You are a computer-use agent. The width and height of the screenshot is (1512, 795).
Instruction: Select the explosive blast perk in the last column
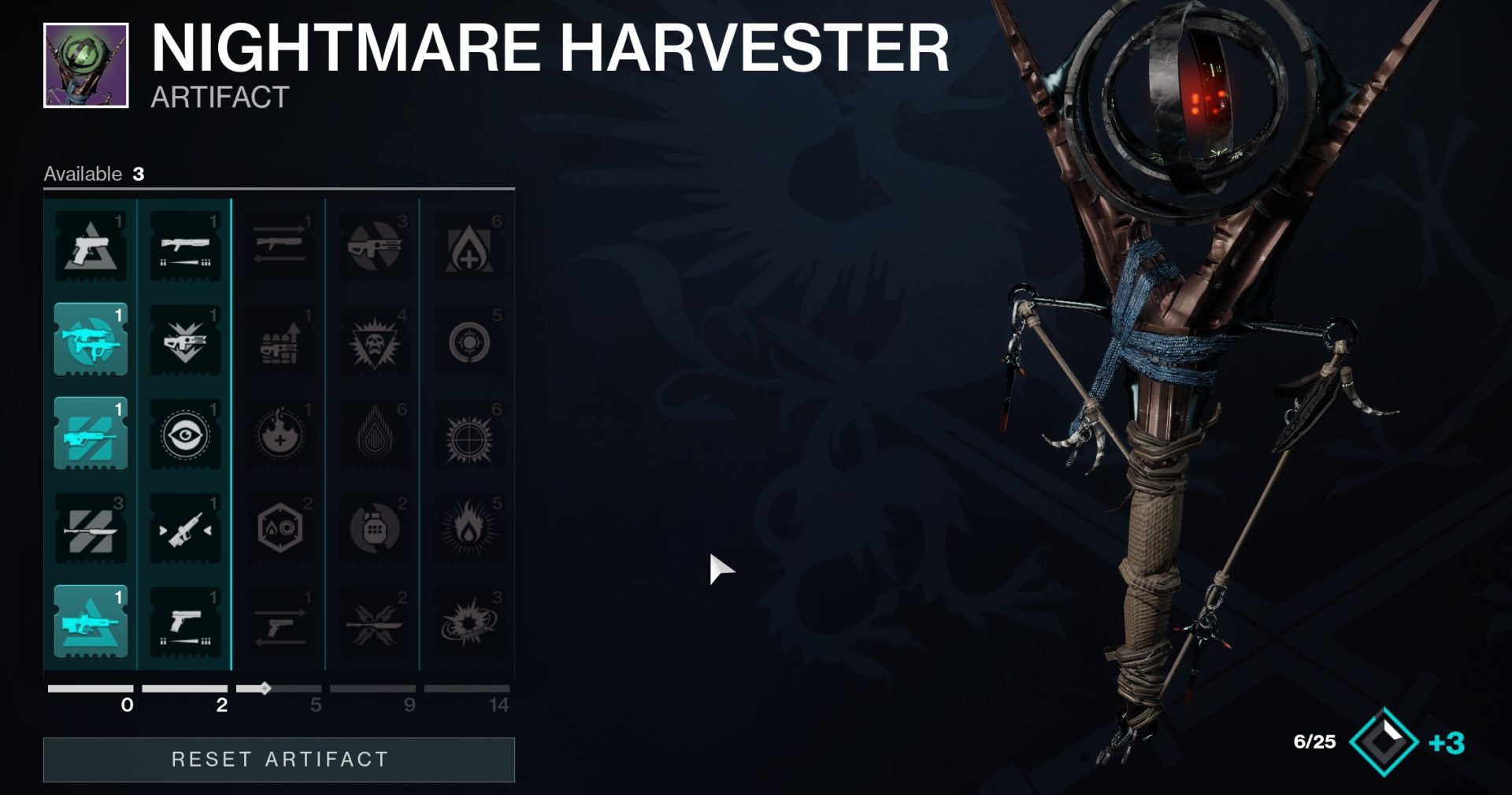[470, 622]
